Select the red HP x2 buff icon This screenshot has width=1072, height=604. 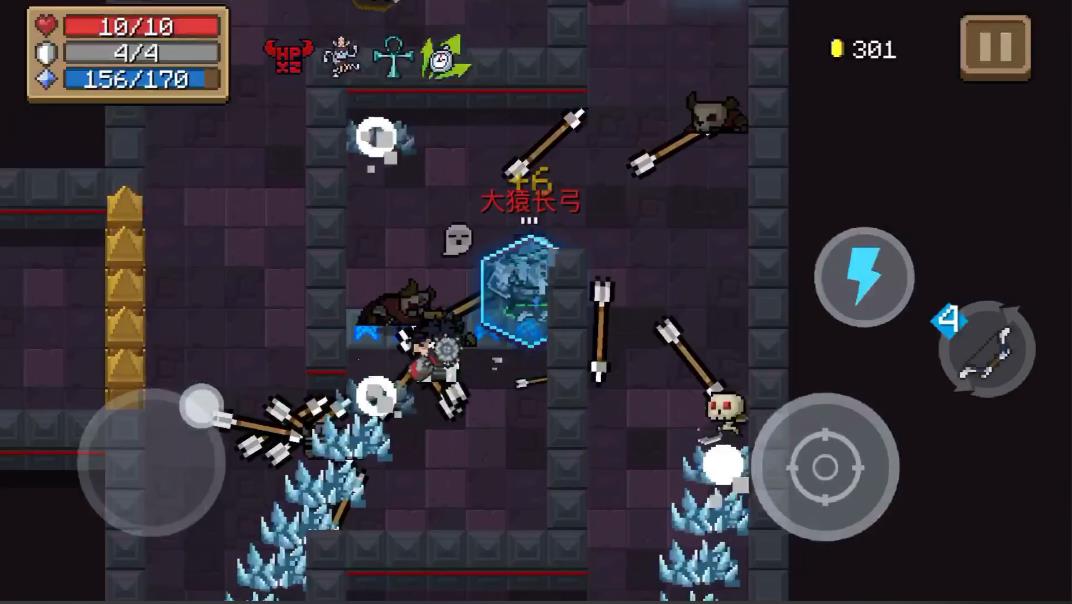pos(288,55)
